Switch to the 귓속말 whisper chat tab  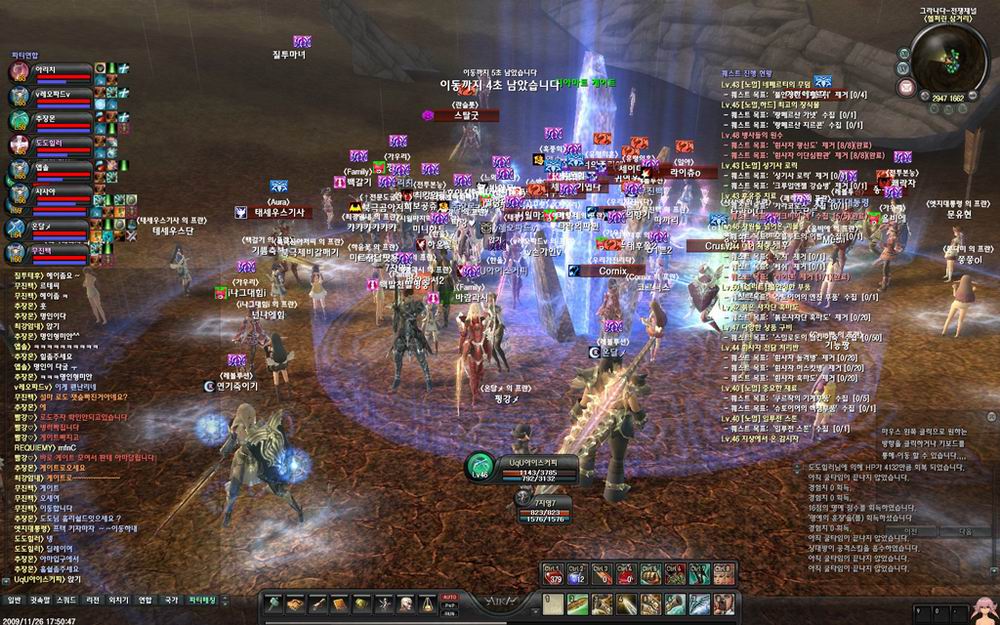pyautogui.click(x=39, y=600)
